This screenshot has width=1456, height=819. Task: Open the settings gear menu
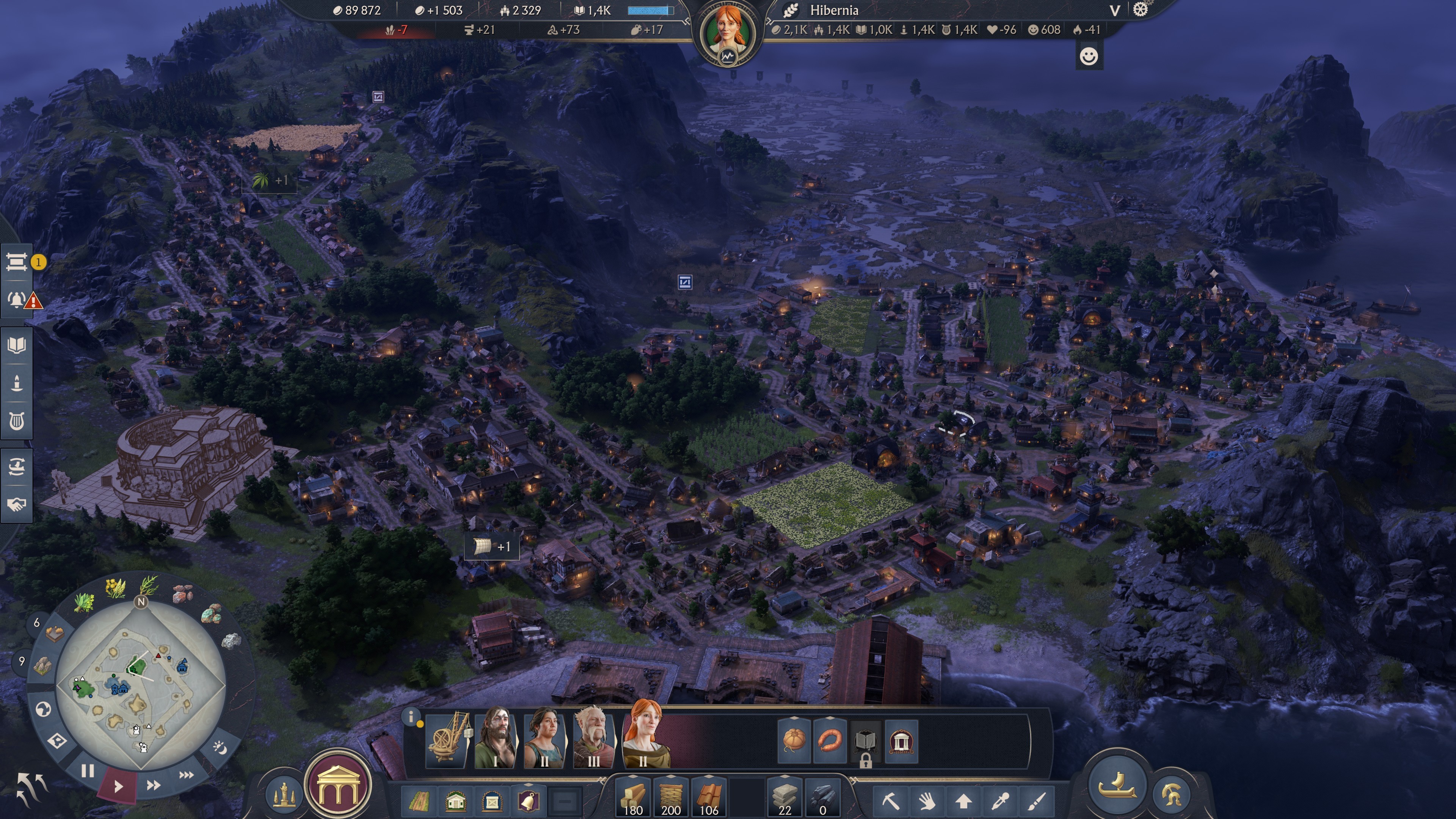1140,9
